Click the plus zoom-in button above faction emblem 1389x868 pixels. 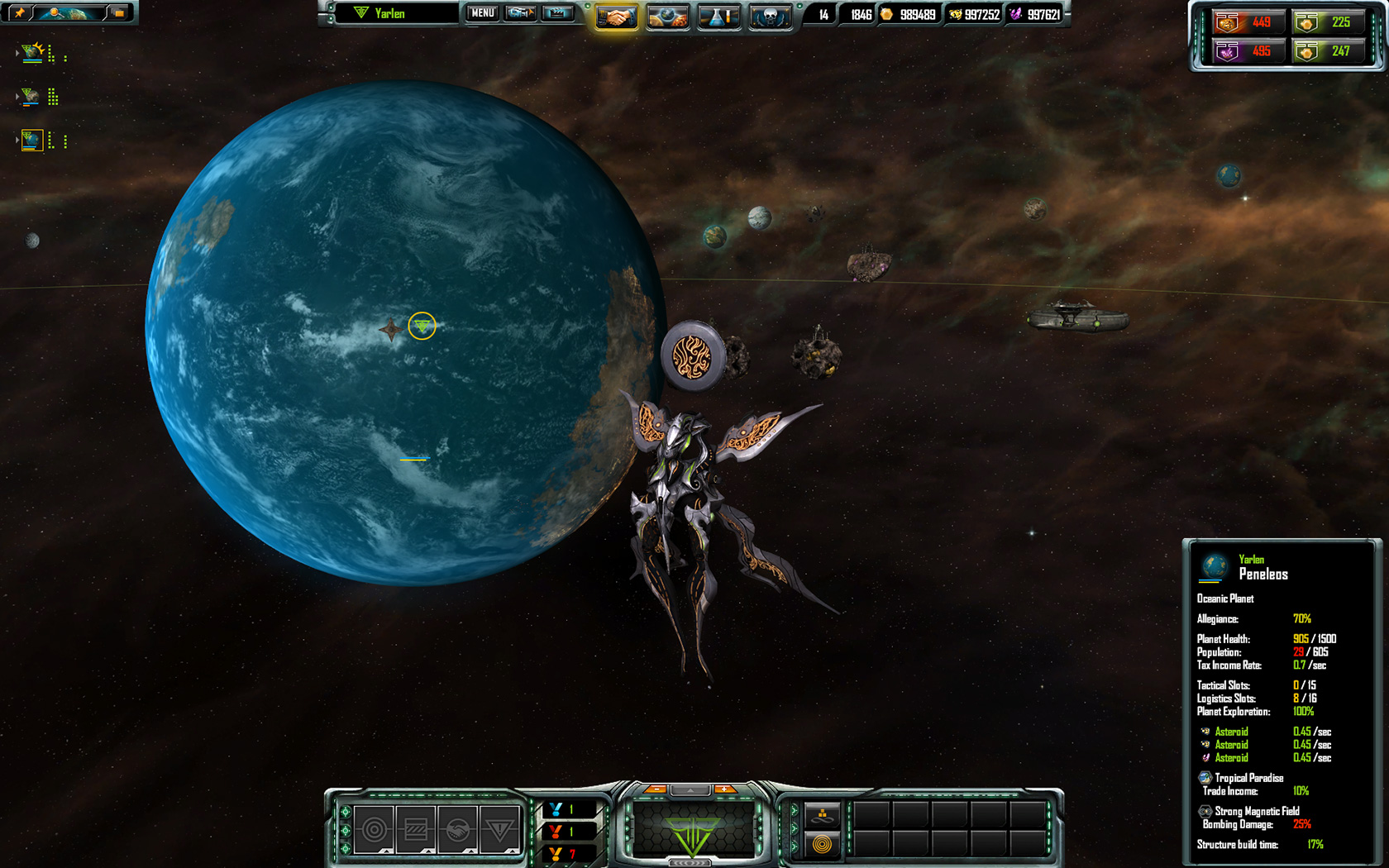[723, 789]
